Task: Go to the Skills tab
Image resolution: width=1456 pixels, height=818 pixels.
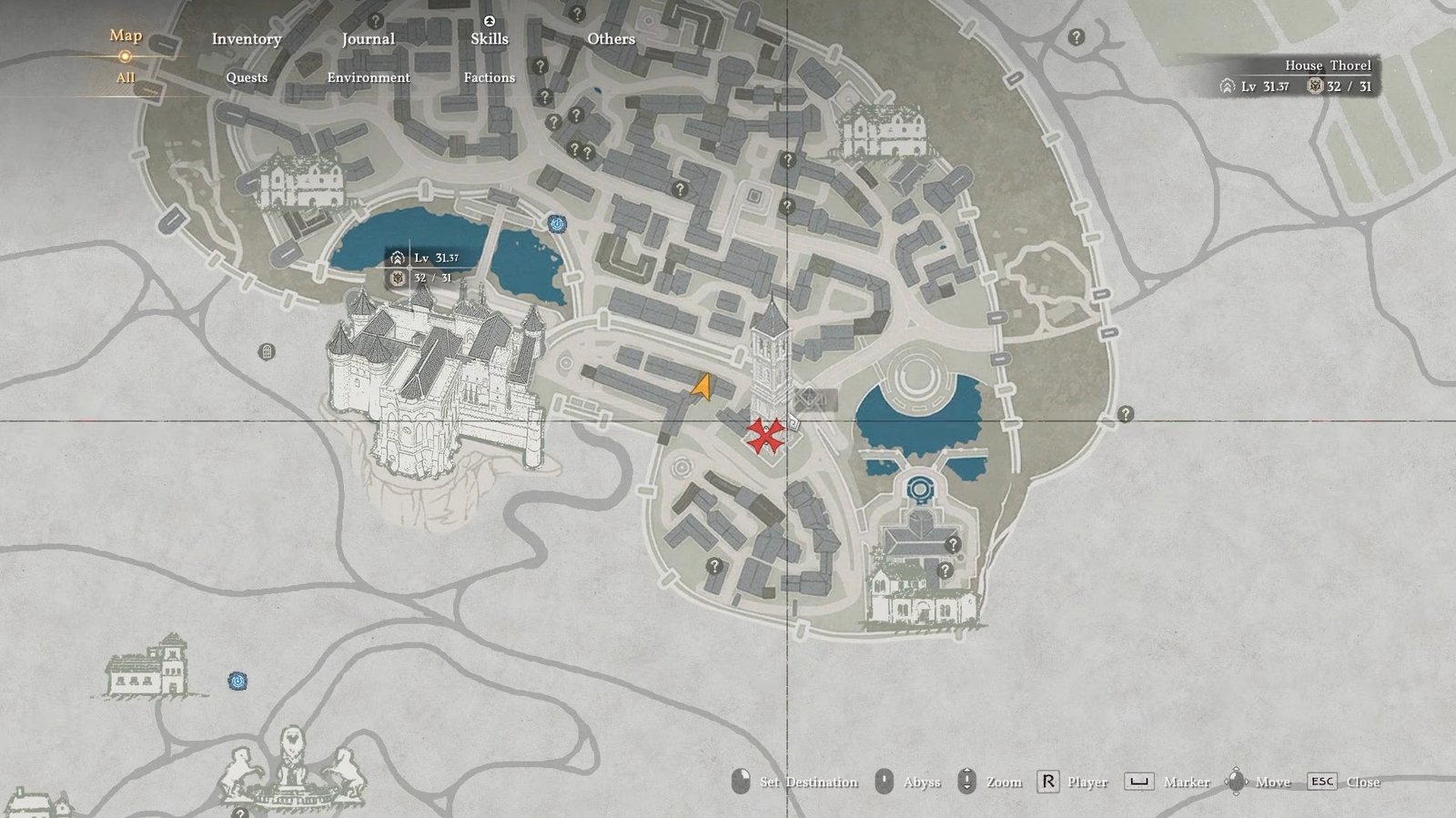Action: [489, 39]
